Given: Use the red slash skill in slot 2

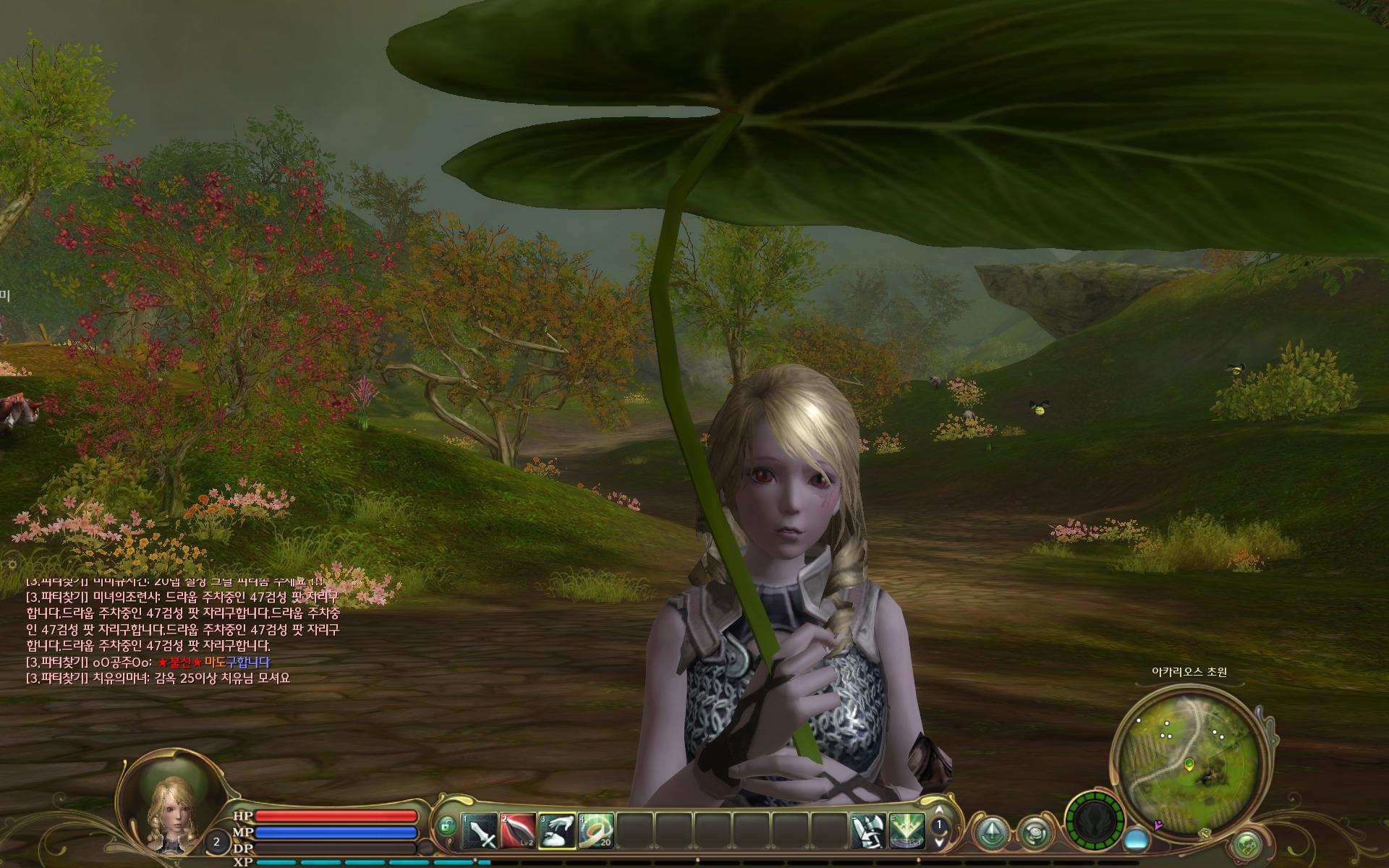Looking at the screenshot, I should coord(519,831).
